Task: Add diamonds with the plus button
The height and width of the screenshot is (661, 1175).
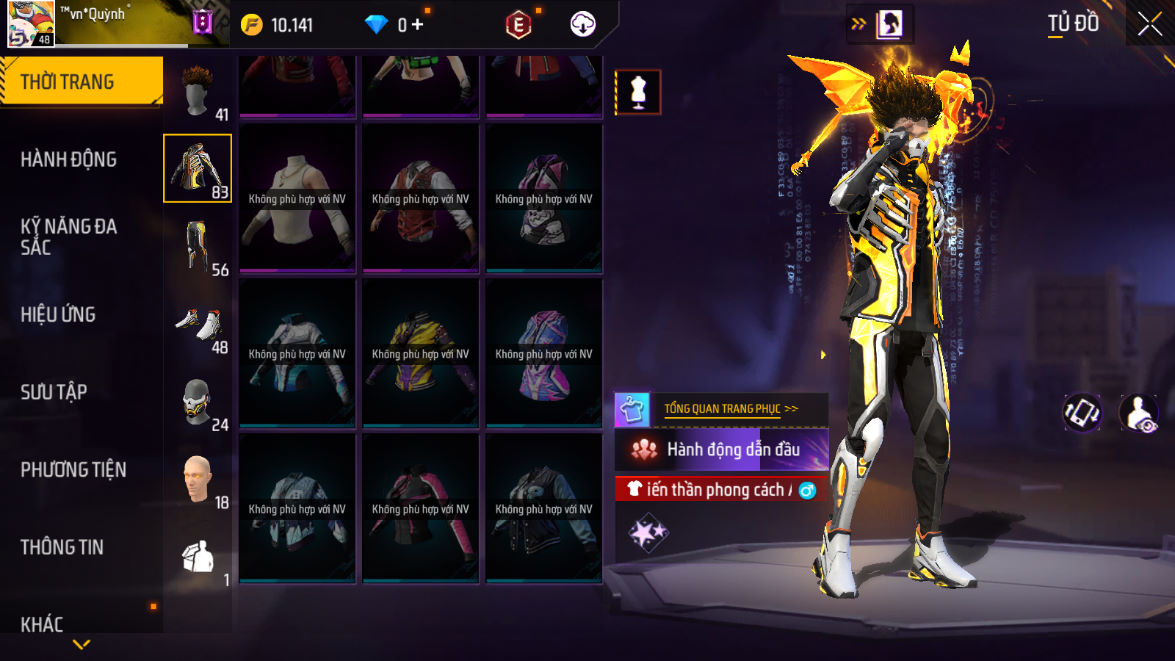Action: pyautogui.click(x=417, y=25)
